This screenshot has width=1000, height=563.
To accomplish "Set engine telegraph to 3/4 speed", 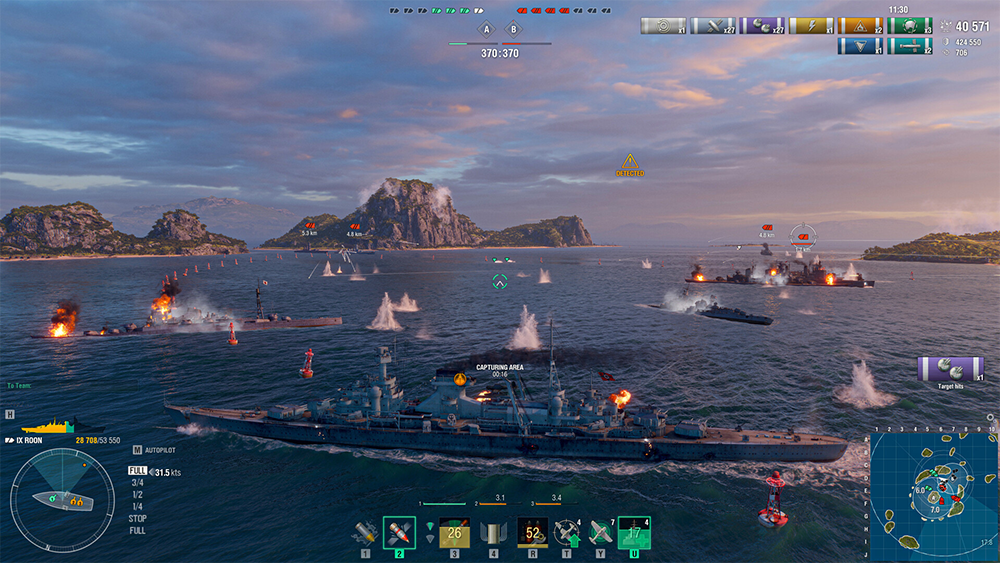I will tap(137, 483).
